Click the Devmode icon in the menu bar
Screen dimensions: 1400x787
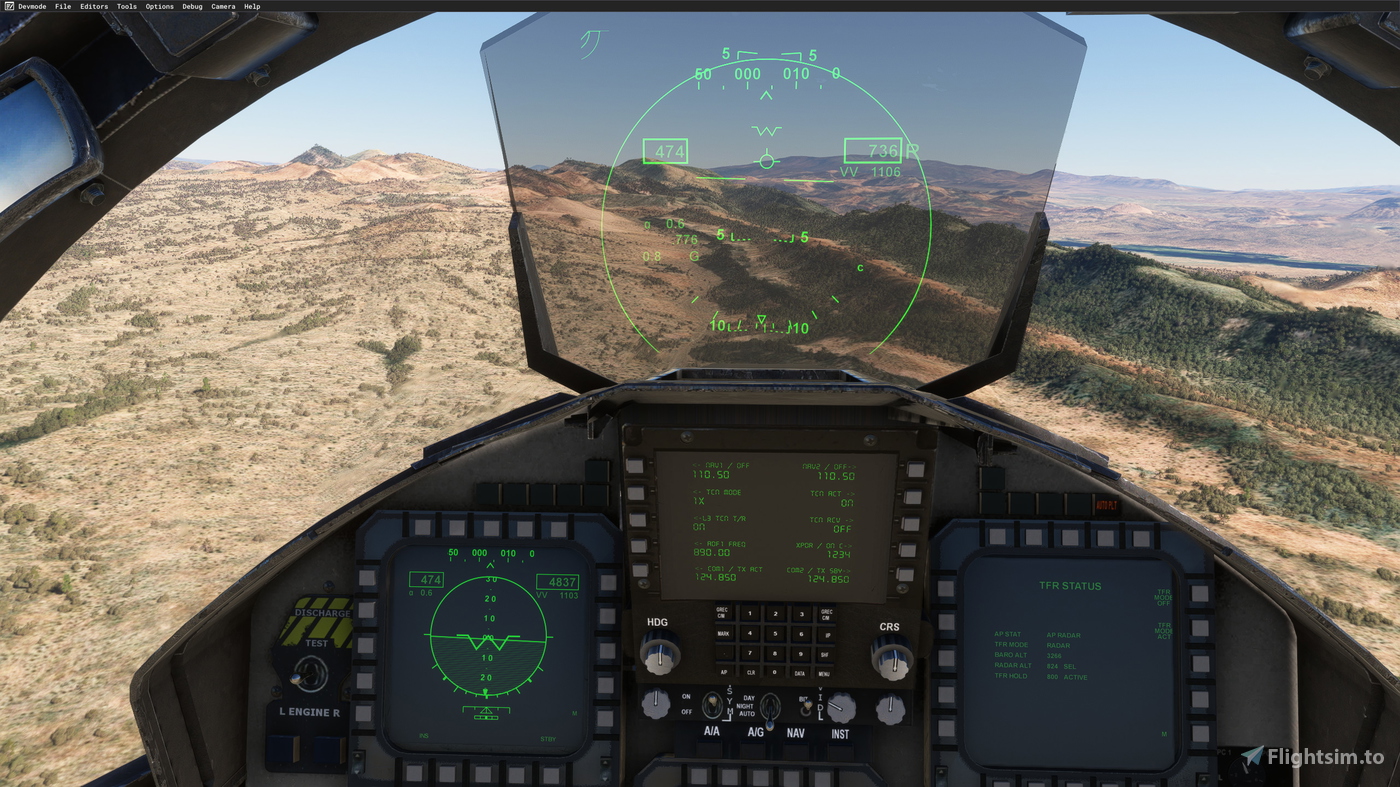pos(8,5)
